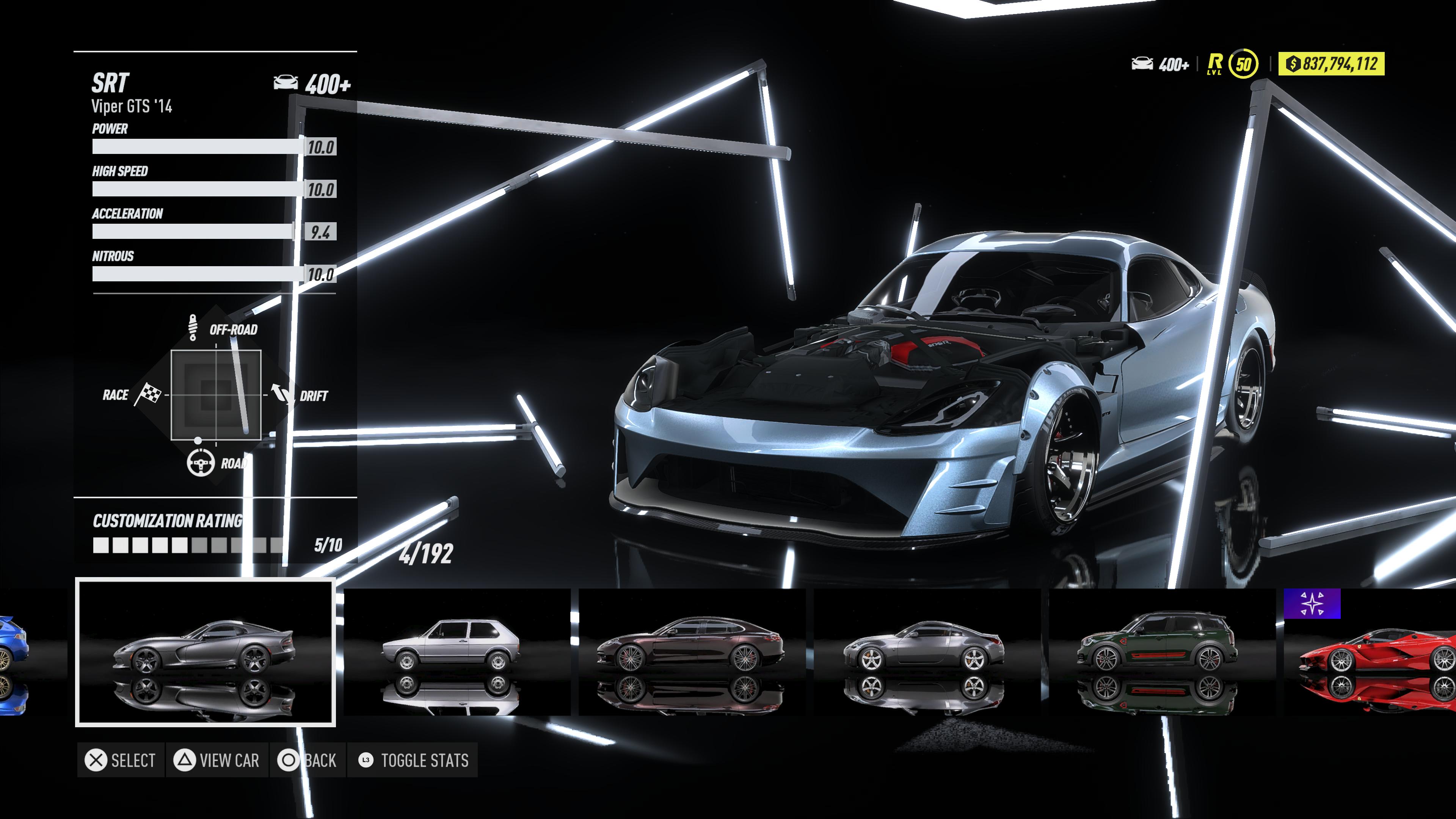The width and height of the screenshot is (1456, 819).
Task: Toggle Stats panel display
Action: pyautogui.click(x=413, y=760)
